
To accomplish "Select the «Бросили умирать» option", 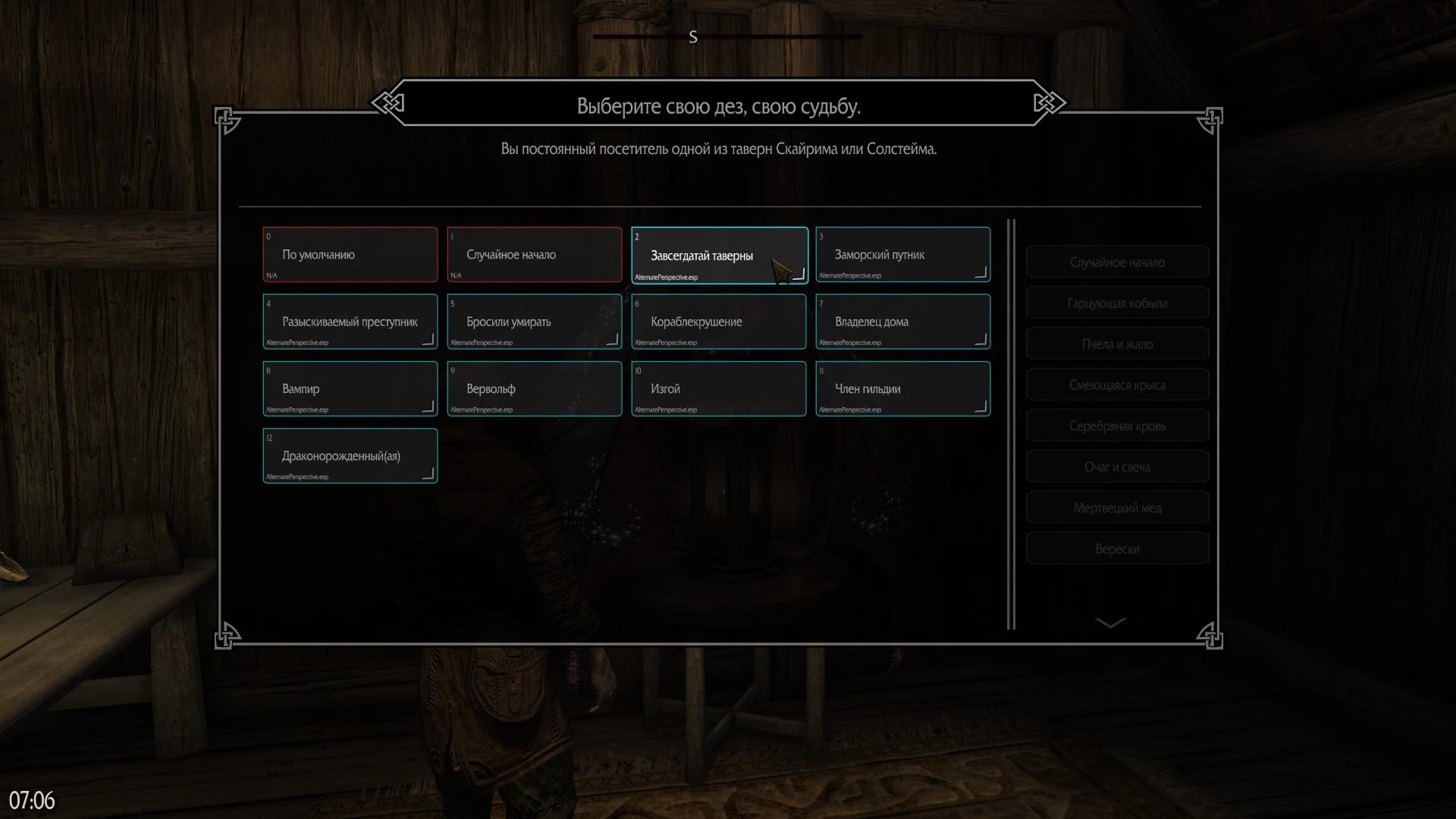I will 534,322.
